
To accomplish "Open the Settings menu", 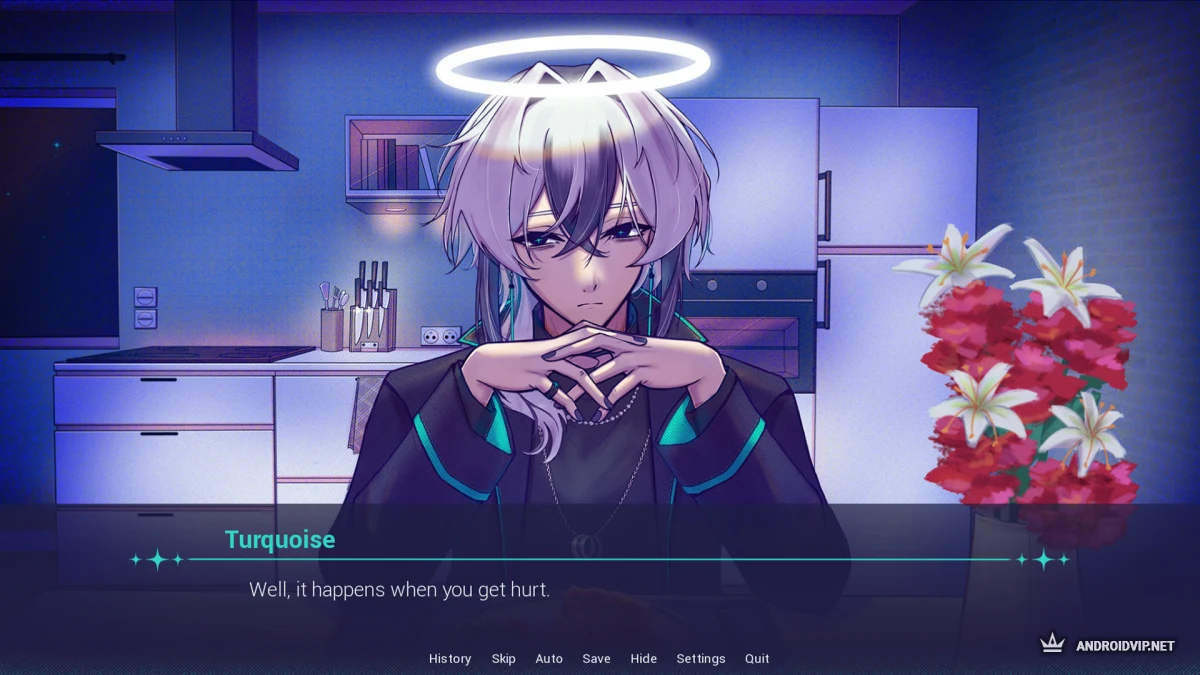I will (x=700, y=659).
